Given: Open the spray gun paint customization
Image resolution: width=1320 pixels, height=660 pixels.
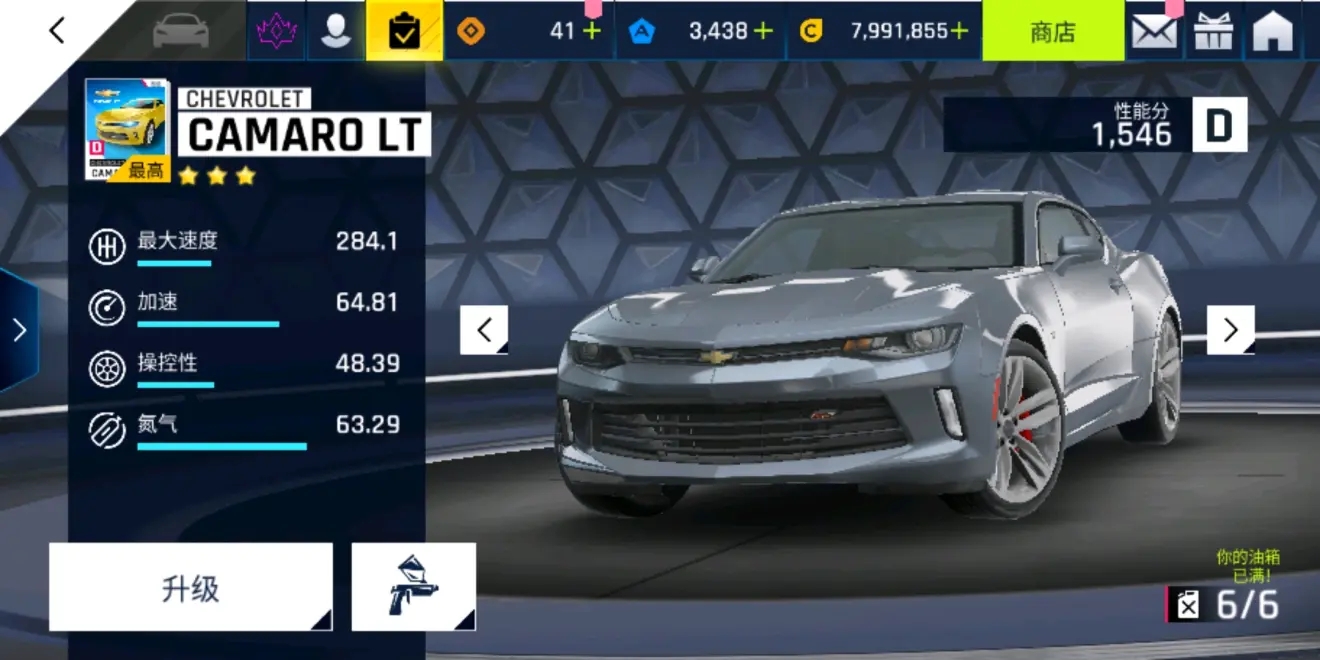Looking at the screenshot, I should click(x=413, y=587).
